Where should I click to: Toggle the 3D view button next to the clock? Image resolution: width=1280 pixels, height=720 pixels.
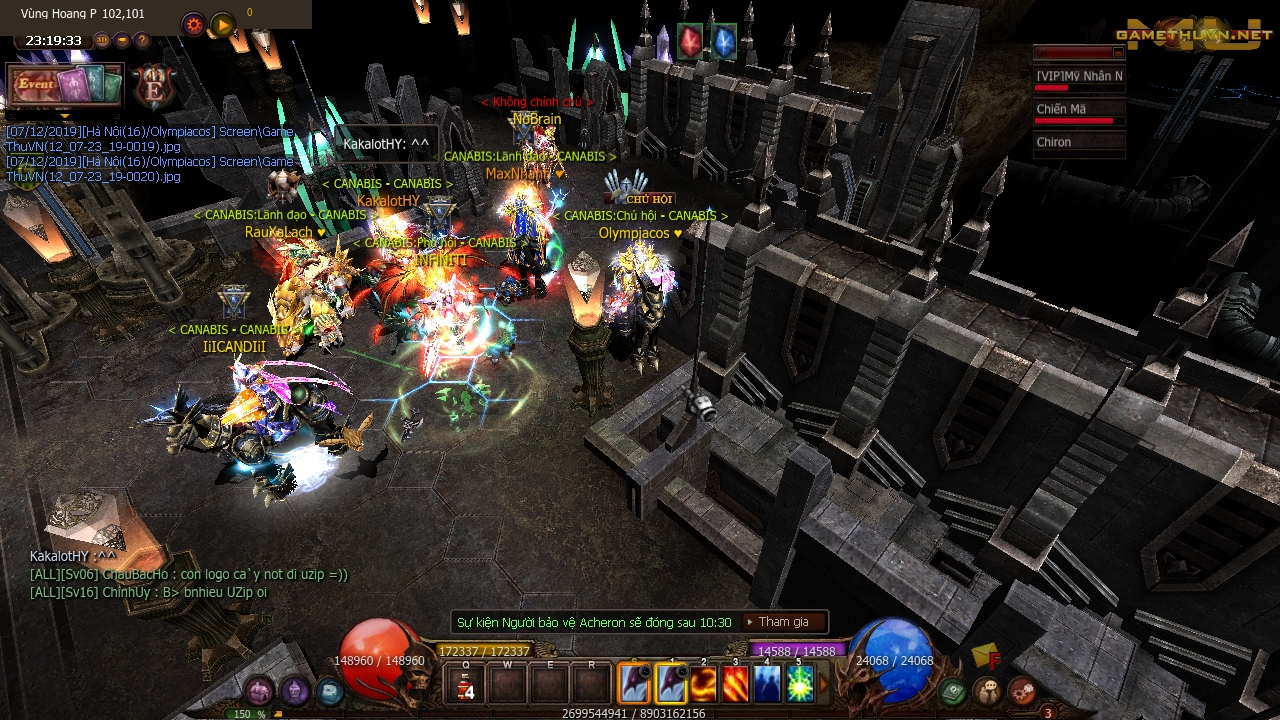(101, 40)
